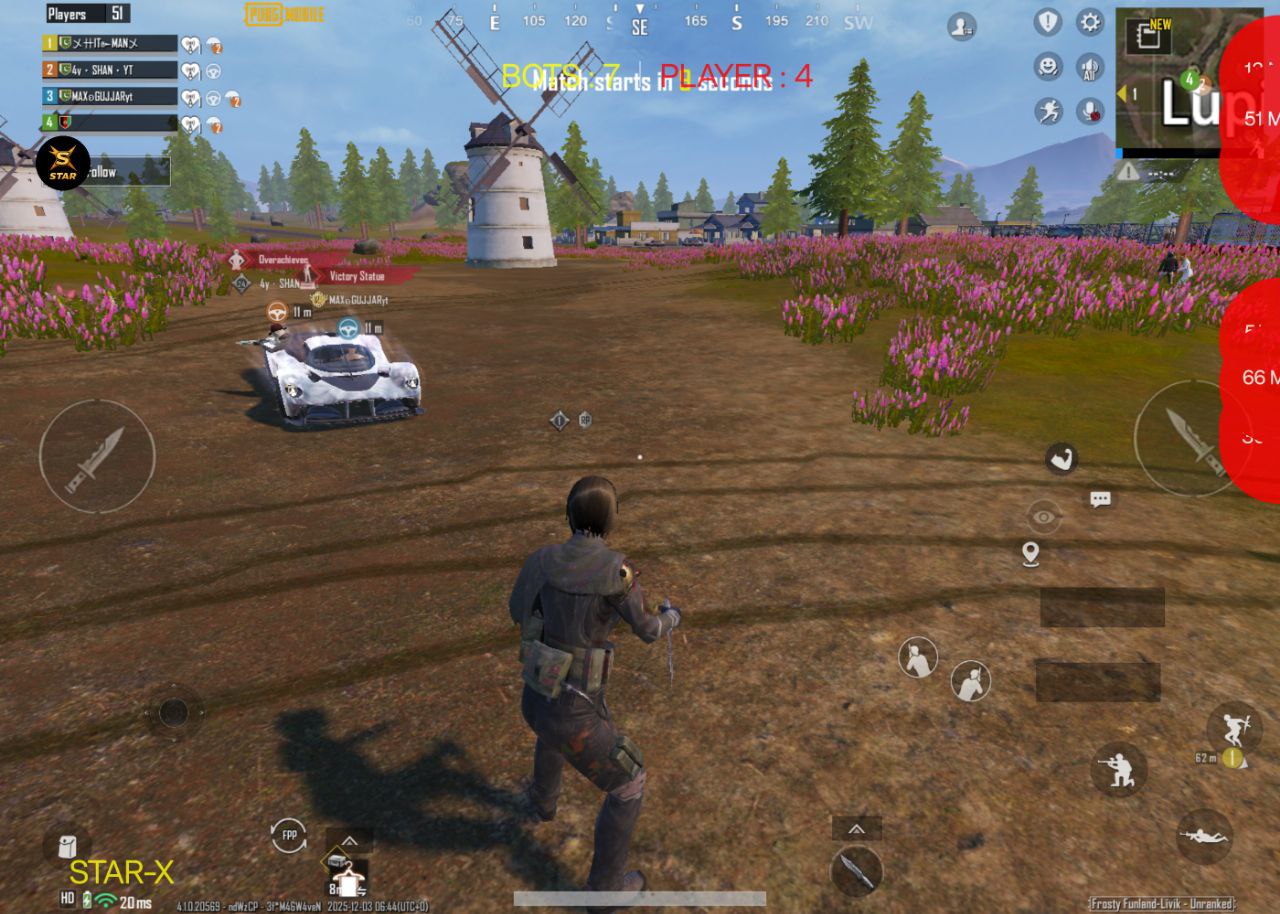Tap the crouch stance button

(x=1118, y=768)
